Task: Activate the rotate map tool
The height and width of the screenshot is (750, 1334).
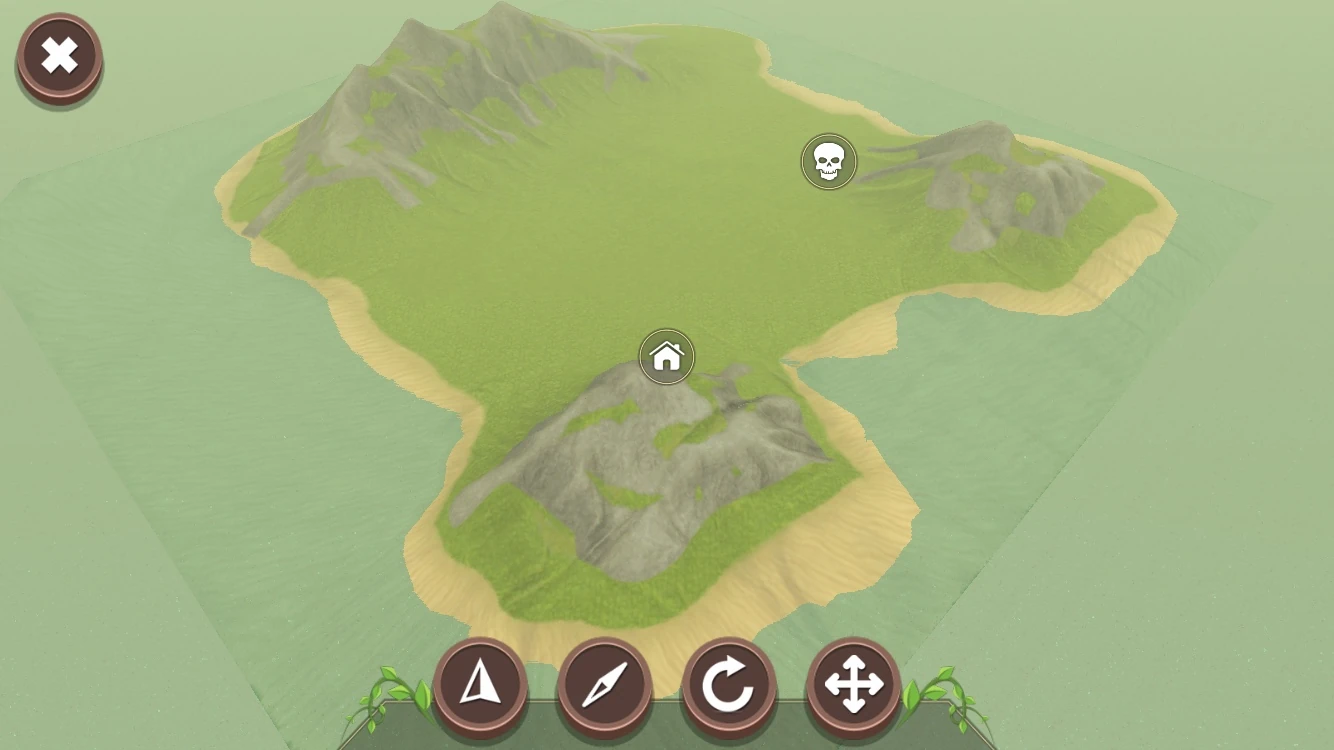Action: [x=731, y=685]
